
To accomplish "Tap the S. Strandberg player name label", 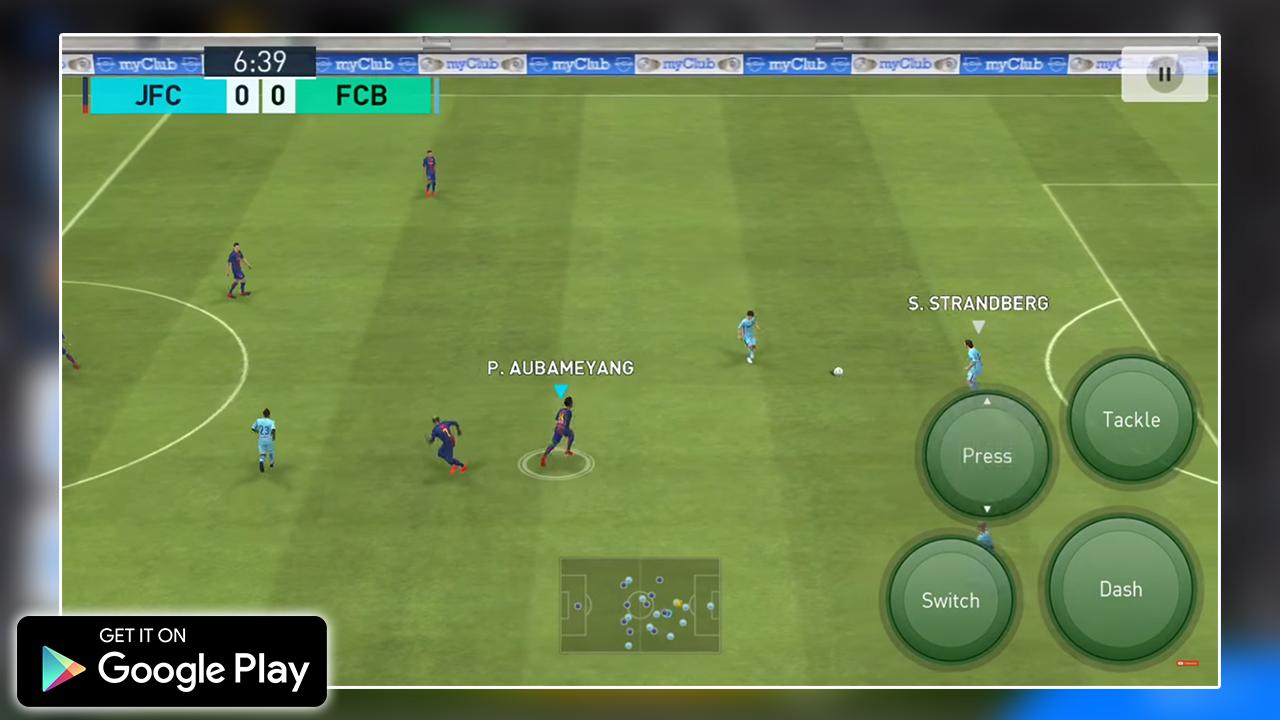I will point(977,304).
